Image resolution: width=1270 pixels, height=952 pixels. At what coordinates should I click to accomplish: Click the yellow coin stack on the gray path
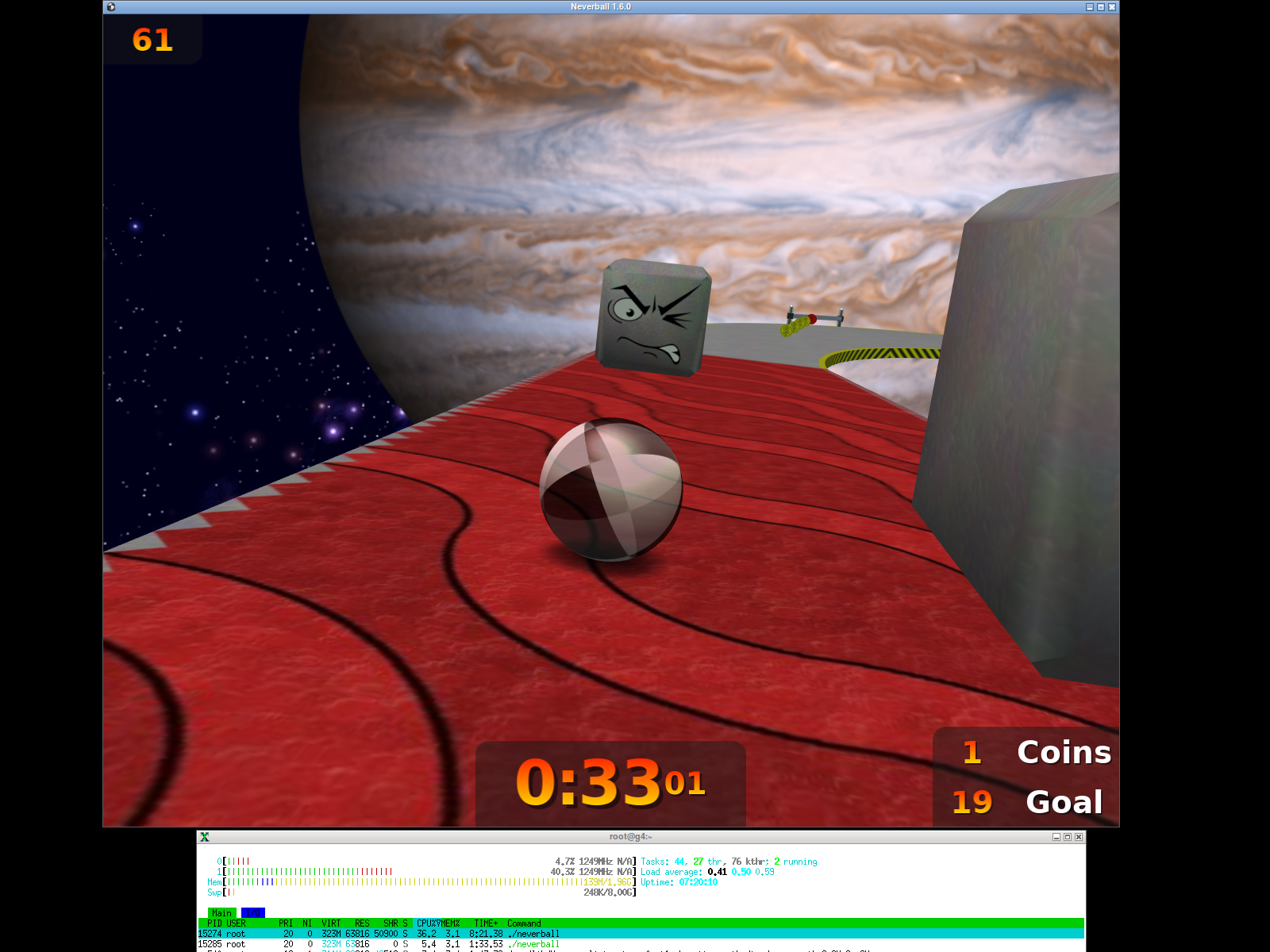click(x=795, y=327)
